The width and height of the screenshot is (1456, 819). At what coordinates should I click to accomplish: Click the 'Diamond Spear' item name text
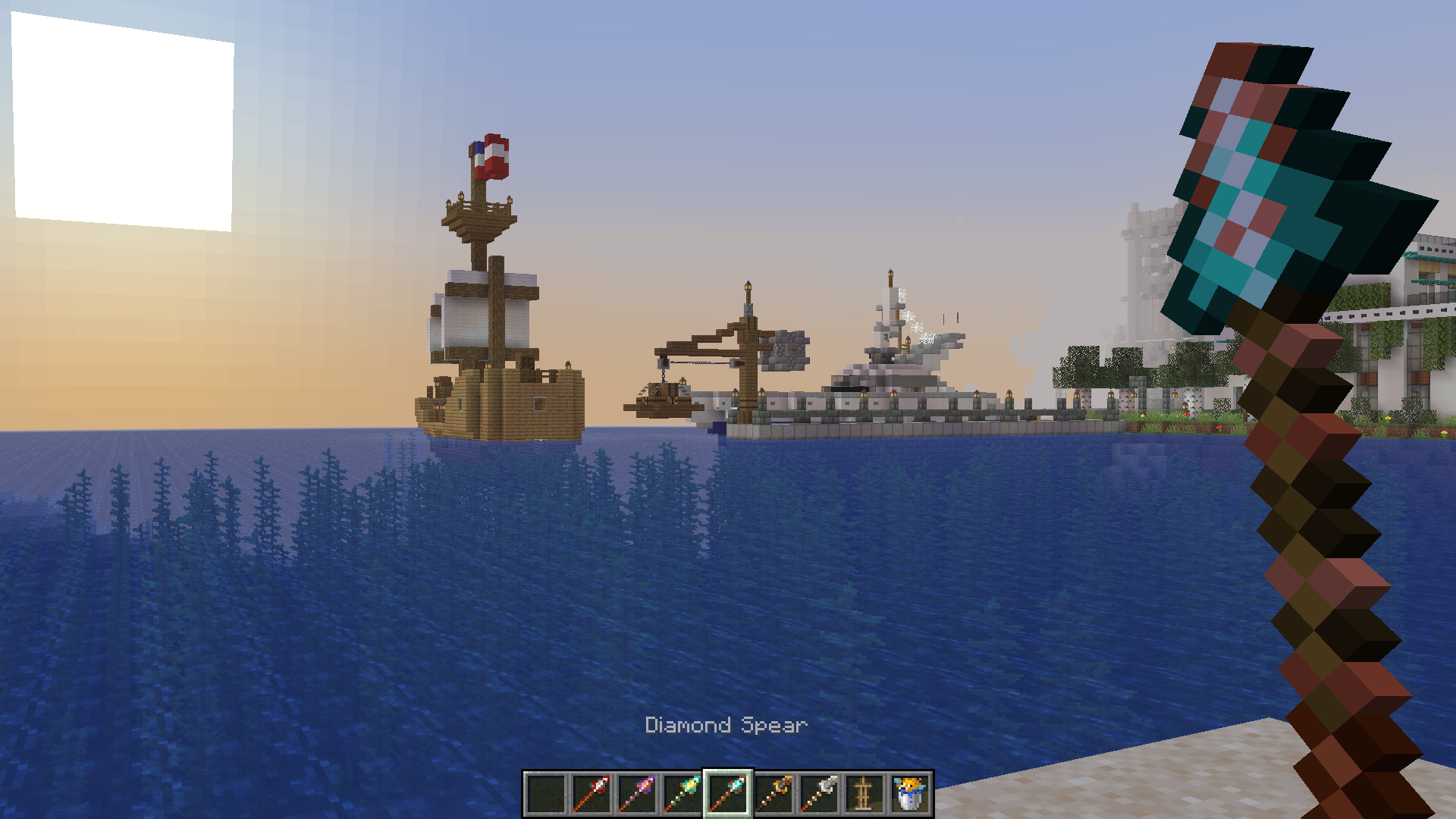point(726,726)
